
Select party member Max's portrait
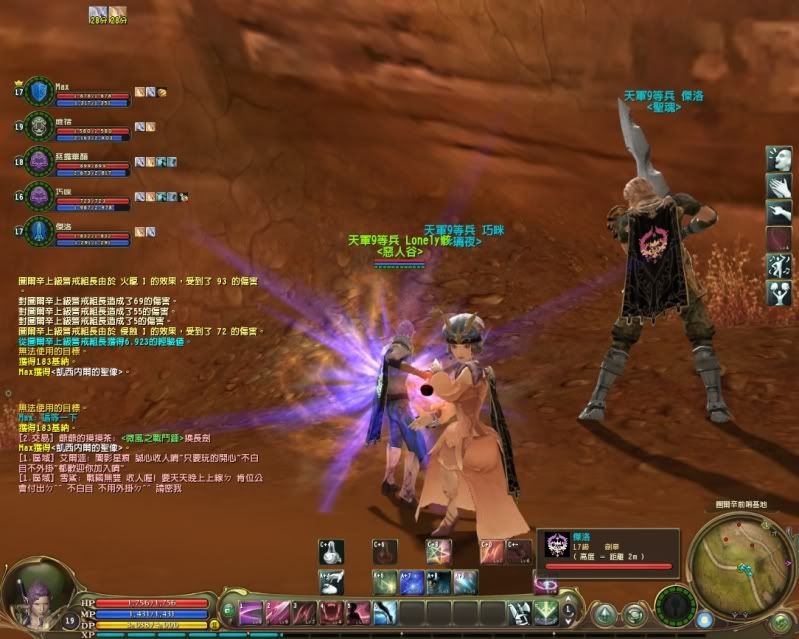tap(39, 92)
